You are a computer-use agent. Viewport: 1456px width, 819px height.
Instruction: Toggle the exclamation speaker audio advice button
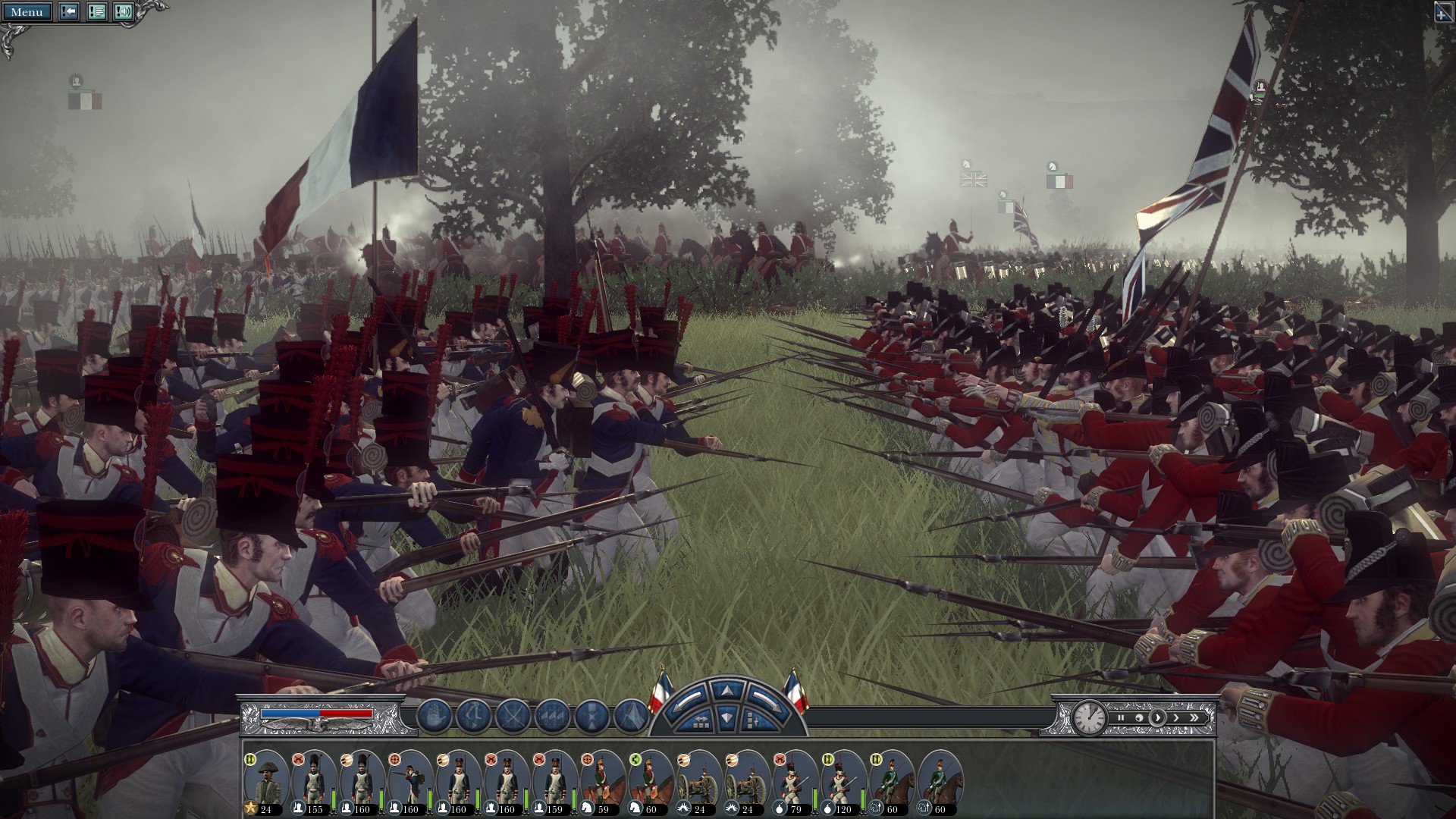(x=123, y=12)
